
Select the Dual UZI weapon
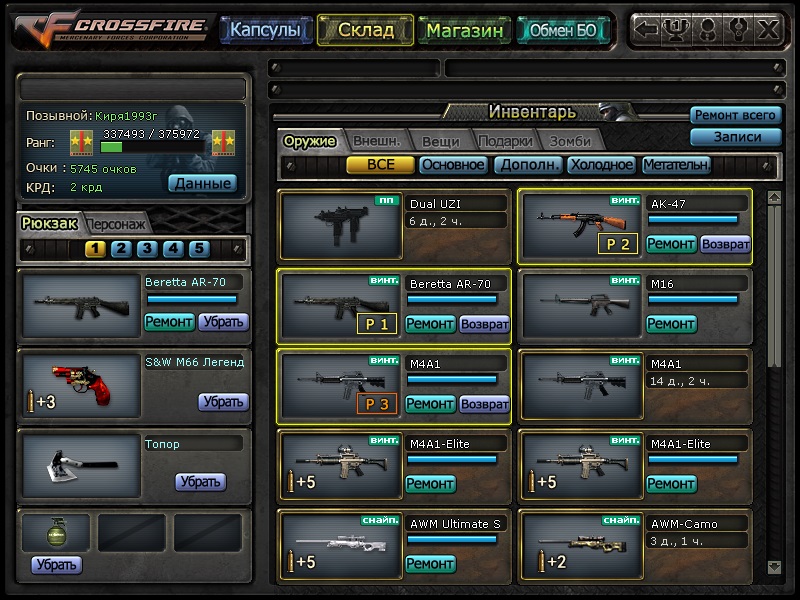tap(340, 226)
